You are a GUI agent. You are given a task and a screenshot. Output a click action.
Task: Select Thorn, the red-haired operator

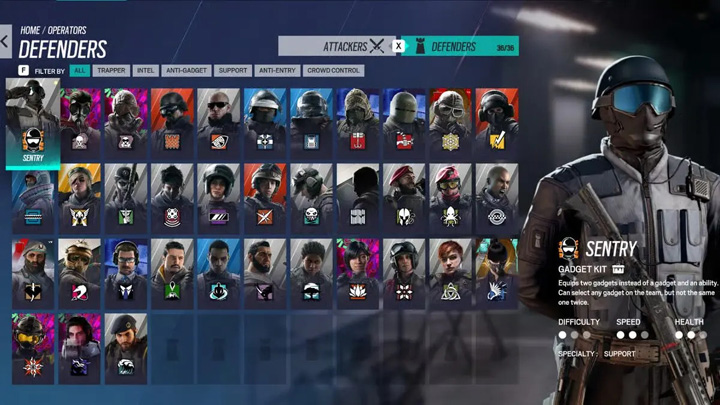point(448,270)
